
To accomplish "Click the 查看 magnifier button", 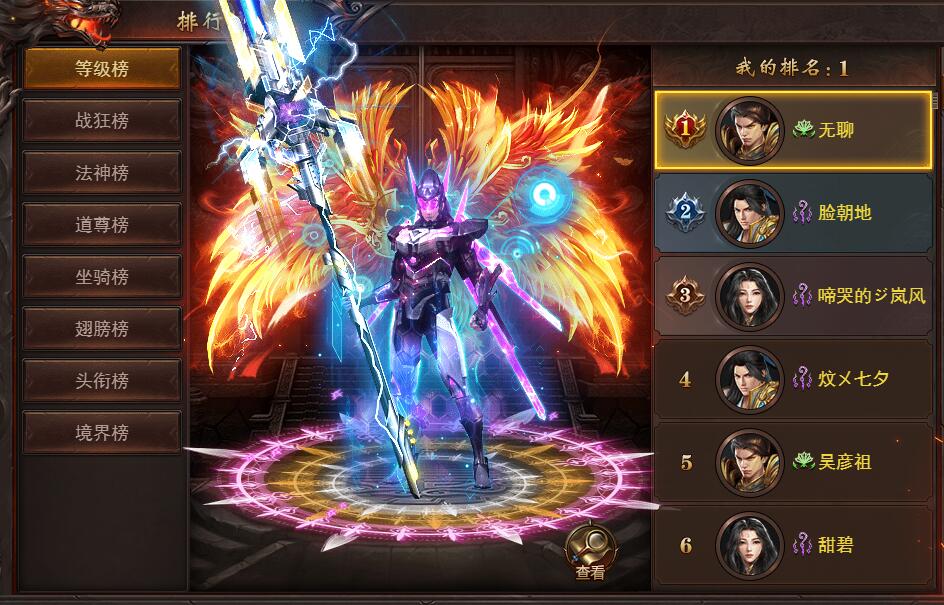I will pyautogui.click(x=590, y=548).
